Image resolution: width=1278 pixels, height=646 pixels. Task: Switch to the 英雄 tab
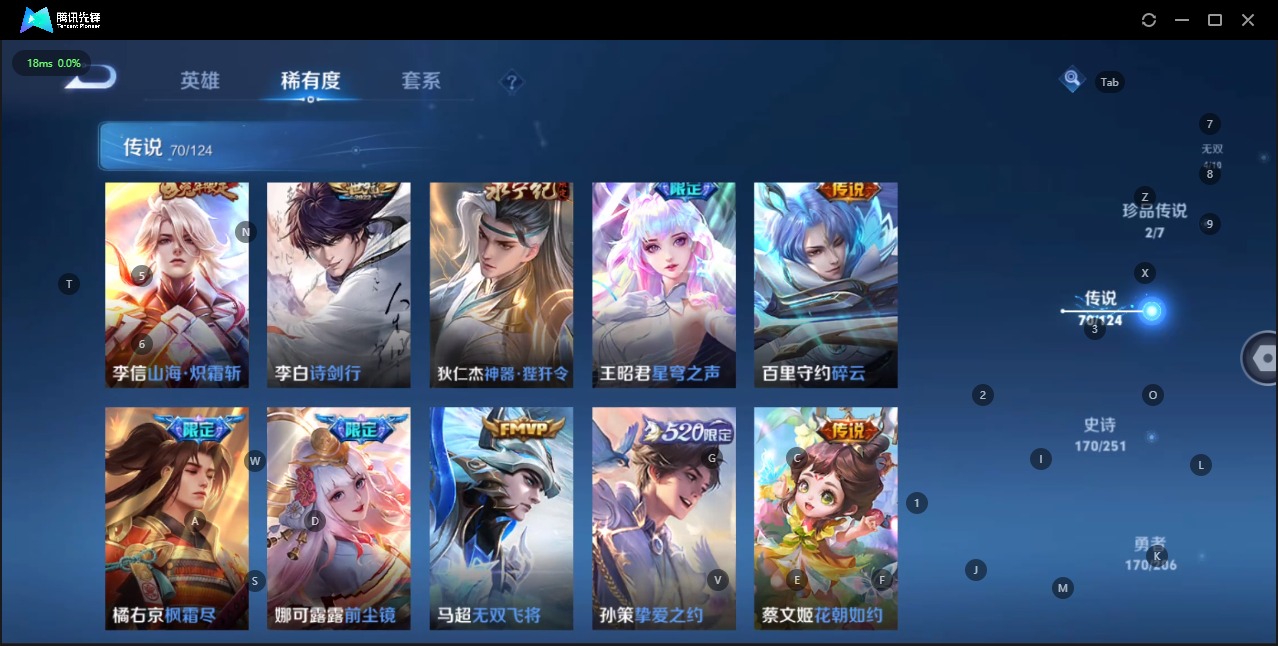coord(200,81)
